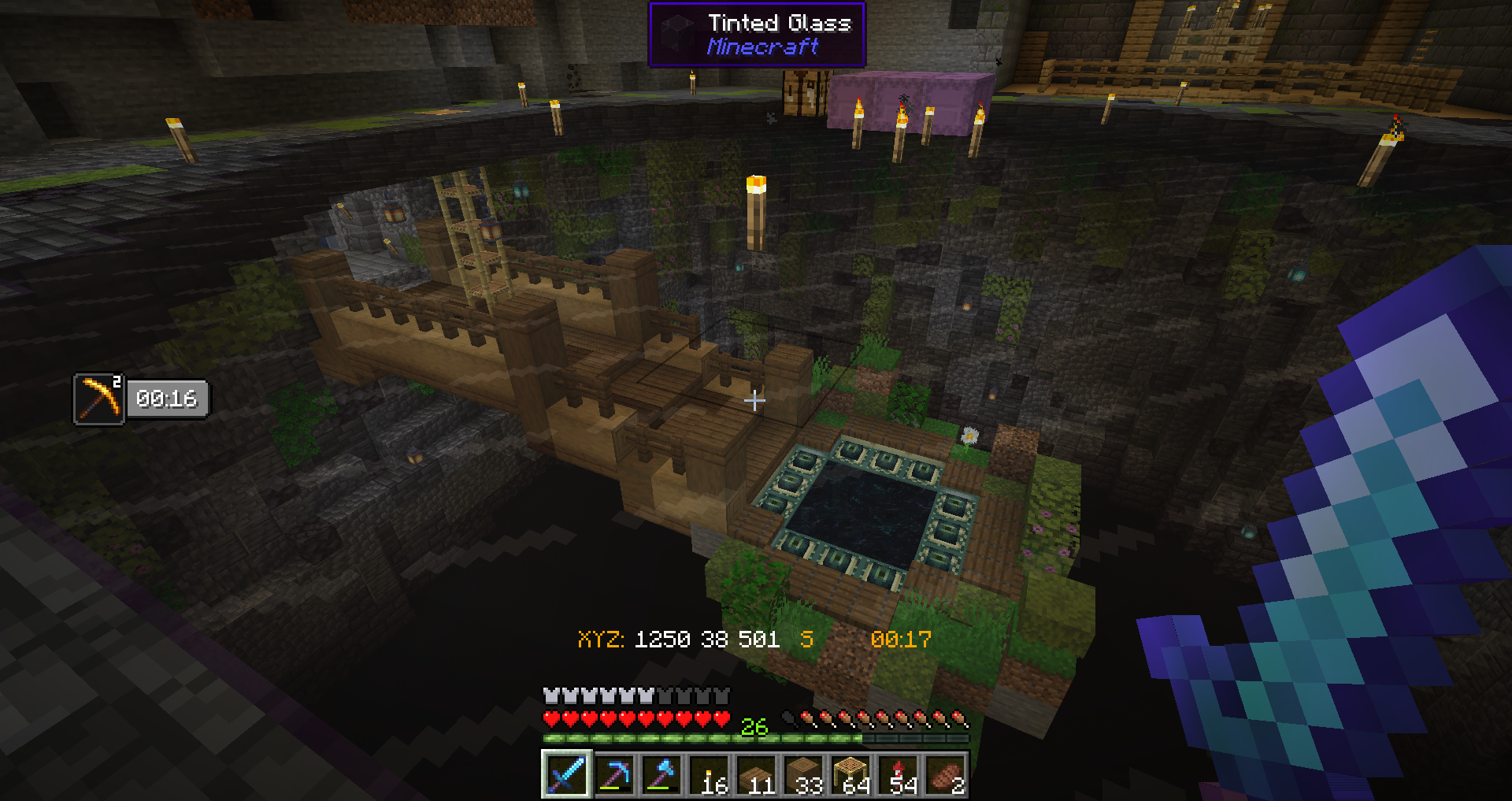Click the Haste golden pickaxe effect icon
The image size is (1512, 801).
pyautogui.click(x=99, y=399)
